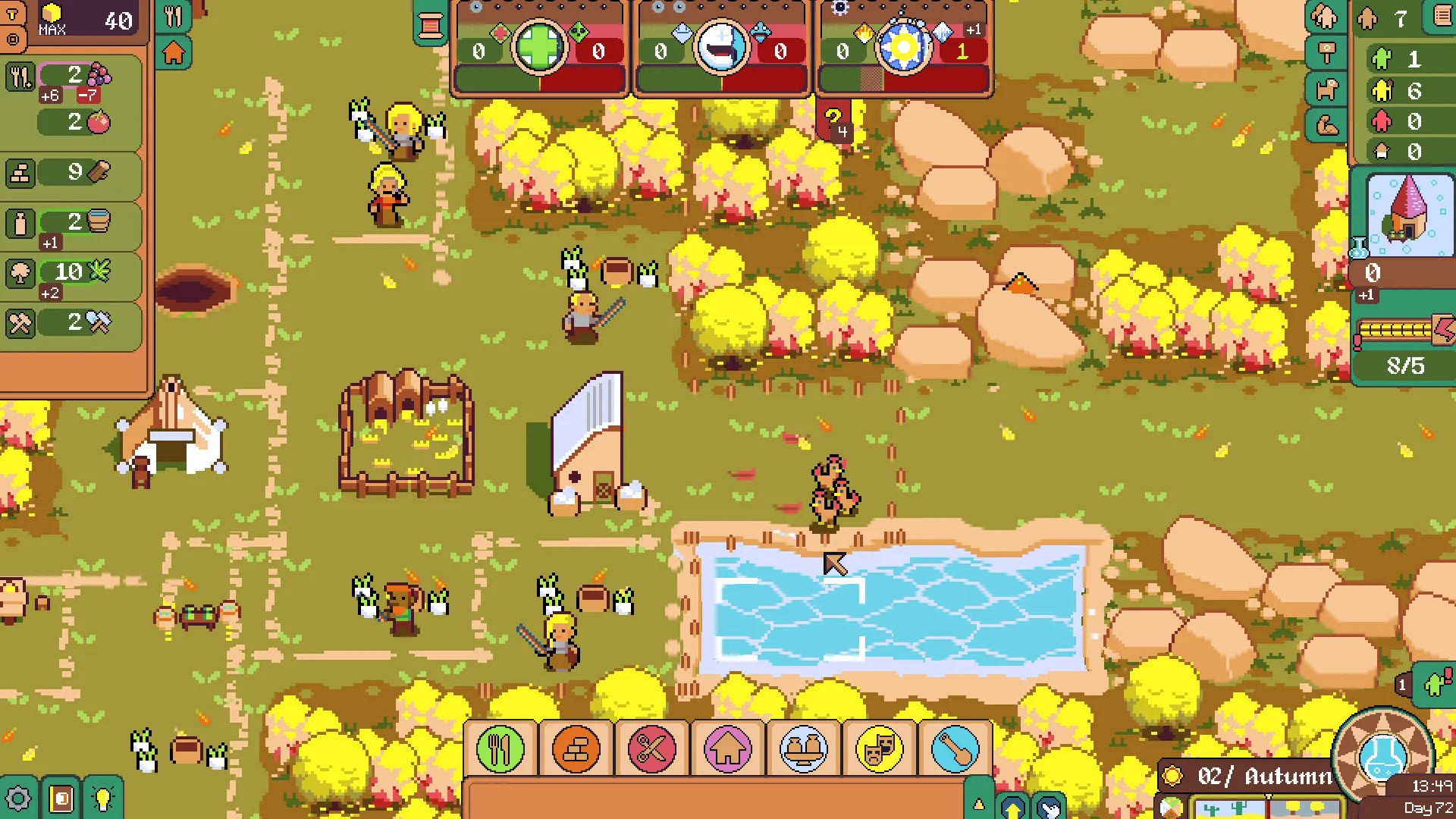Image resolution: width=1456 pixels, height=819 pixels.
Task: Select the red scissors crafting icon
Action: (651, 749)
